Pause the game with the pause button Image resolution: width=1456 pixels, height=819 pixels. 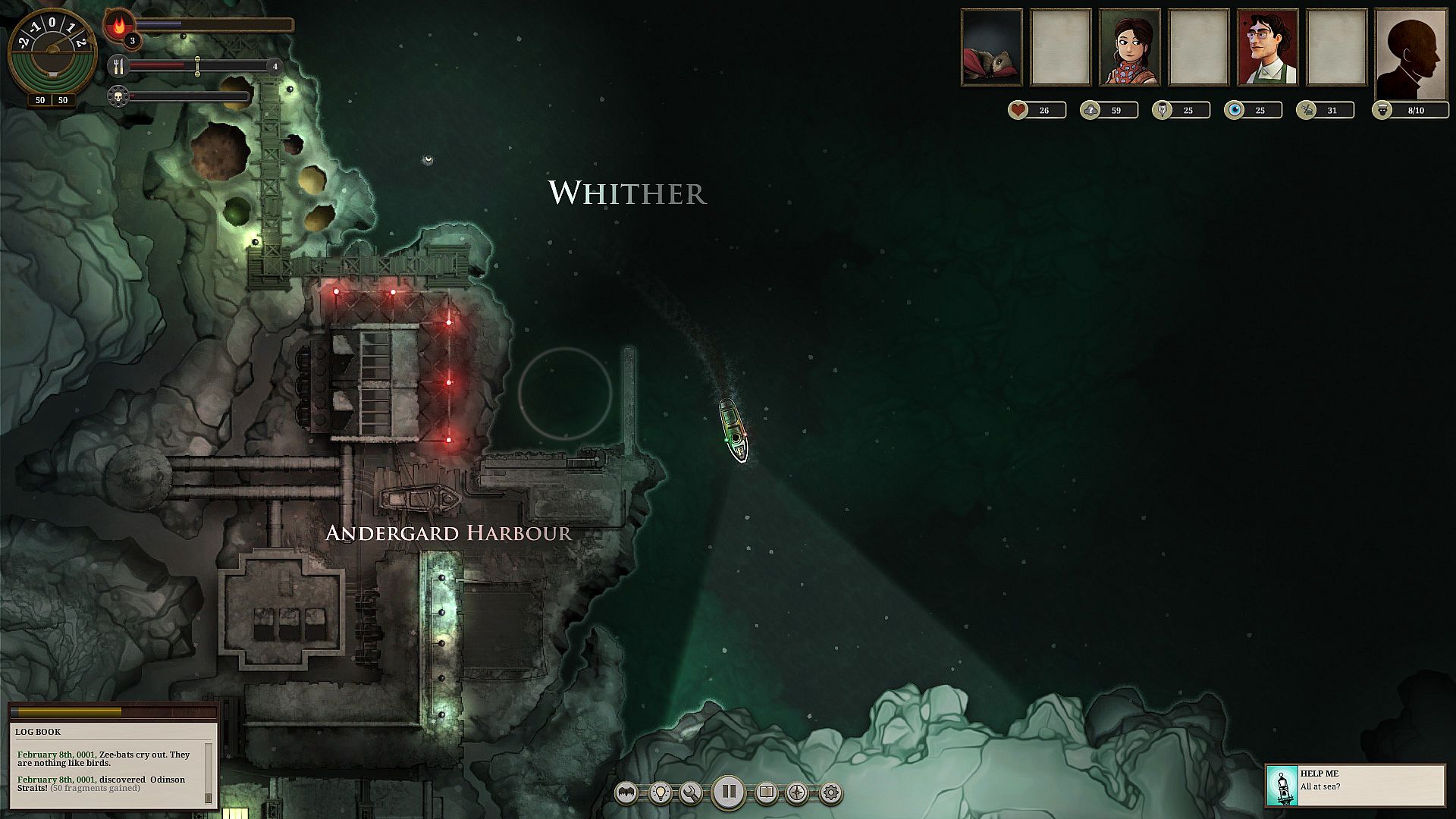(728, 792)
